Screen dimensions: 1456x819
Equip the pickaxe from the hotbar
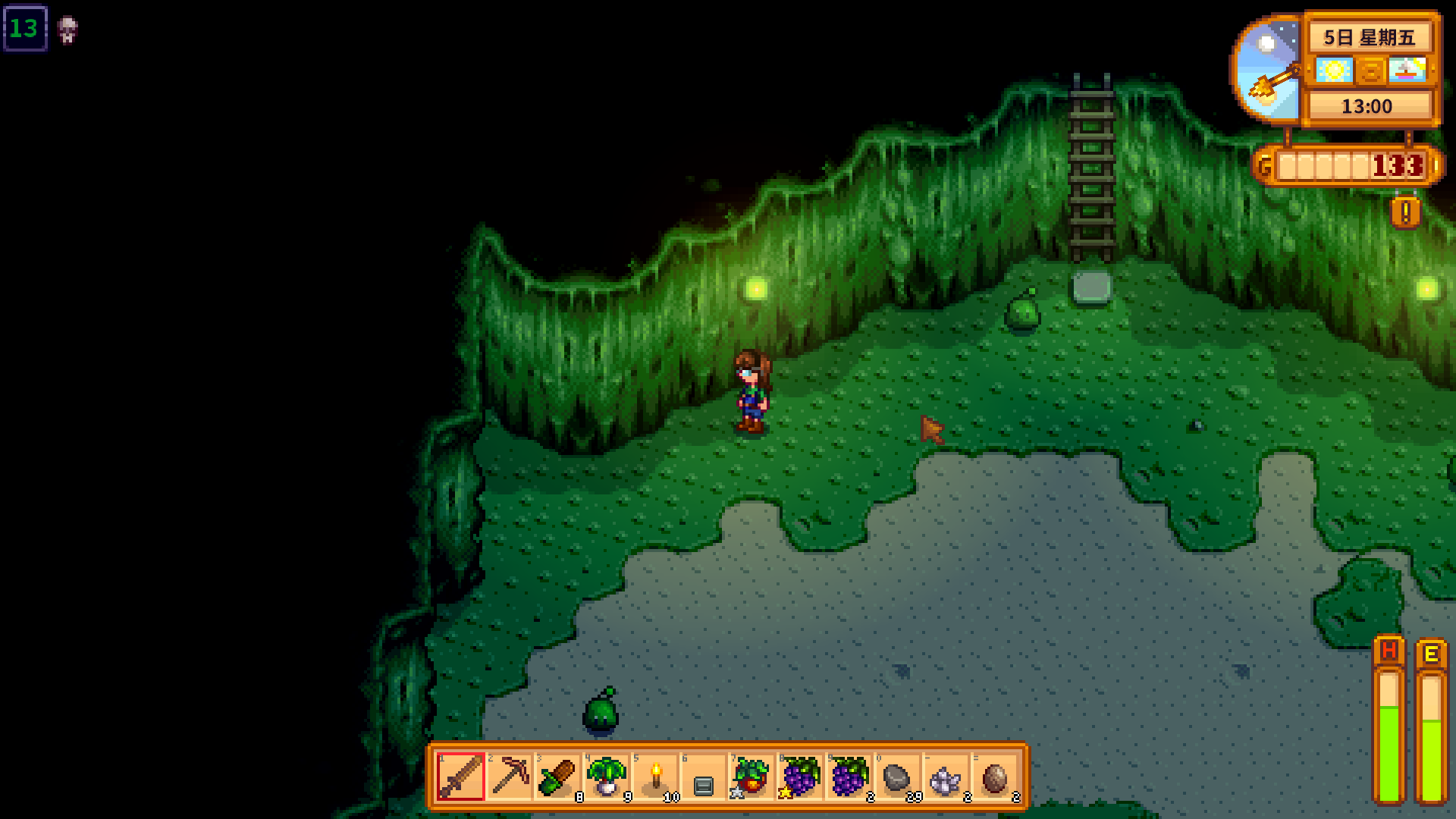click(509, 777)
